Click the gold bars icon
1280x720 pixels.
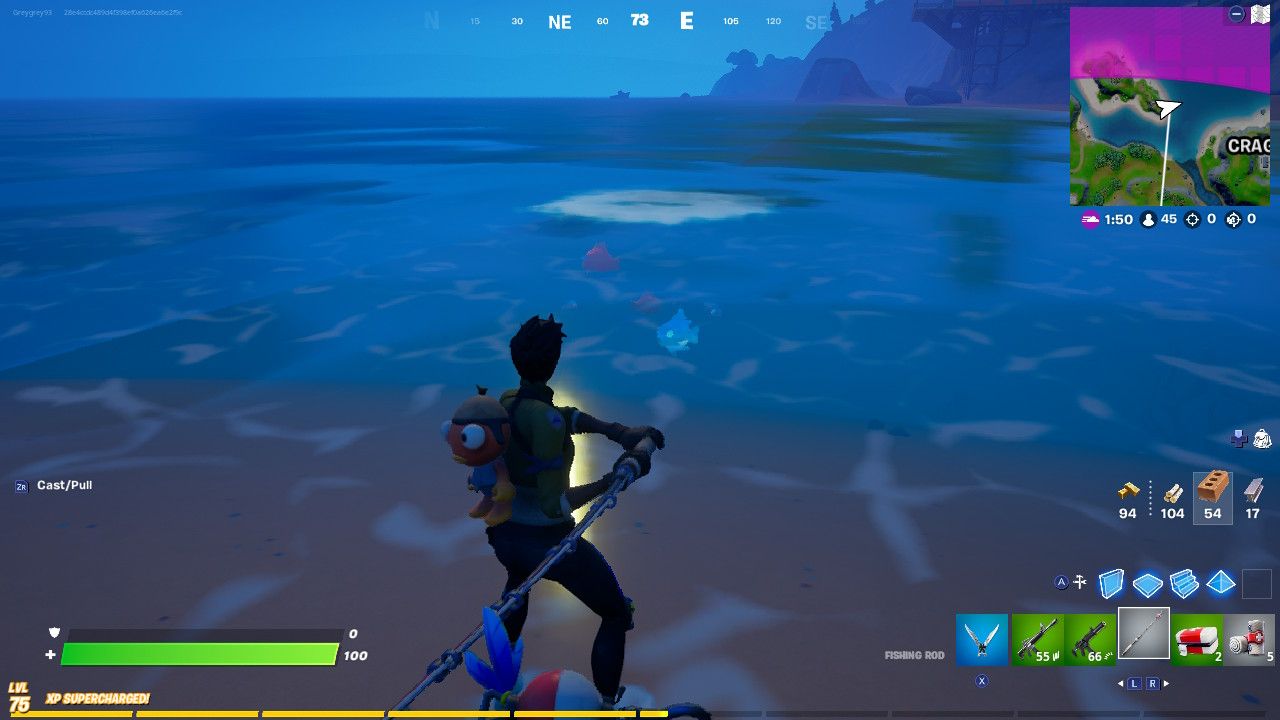tap(1128, 490)
